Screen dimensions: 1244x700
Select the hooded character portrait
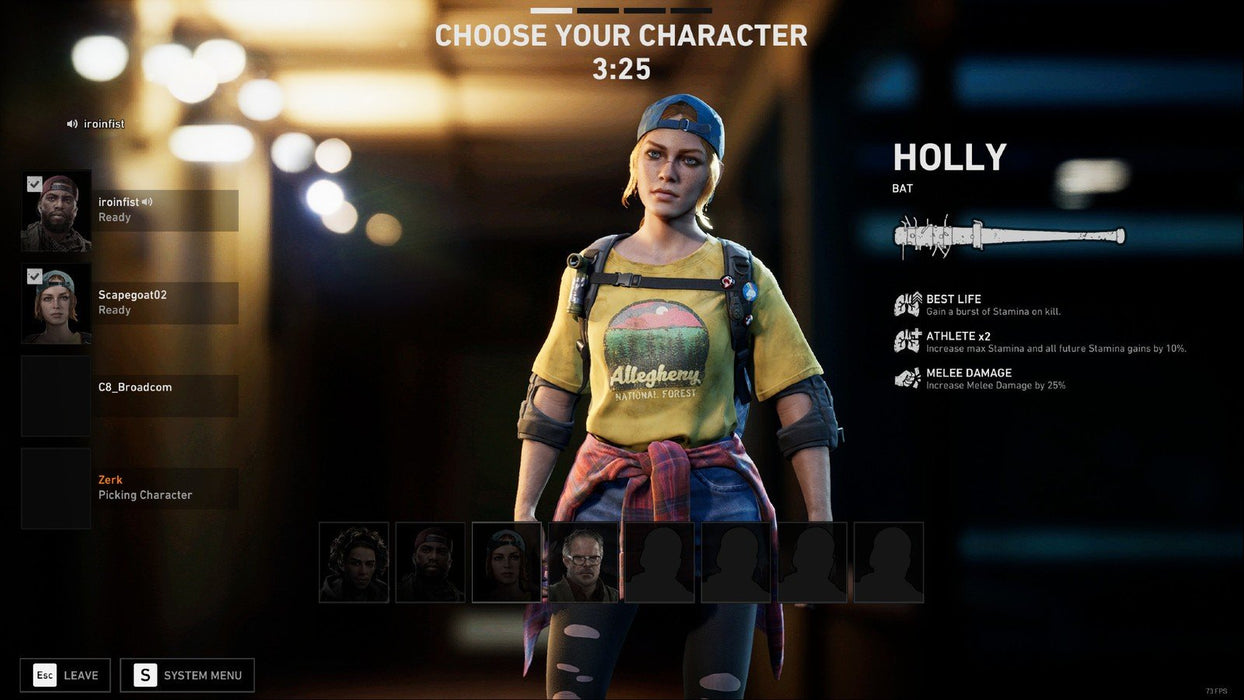354,562
